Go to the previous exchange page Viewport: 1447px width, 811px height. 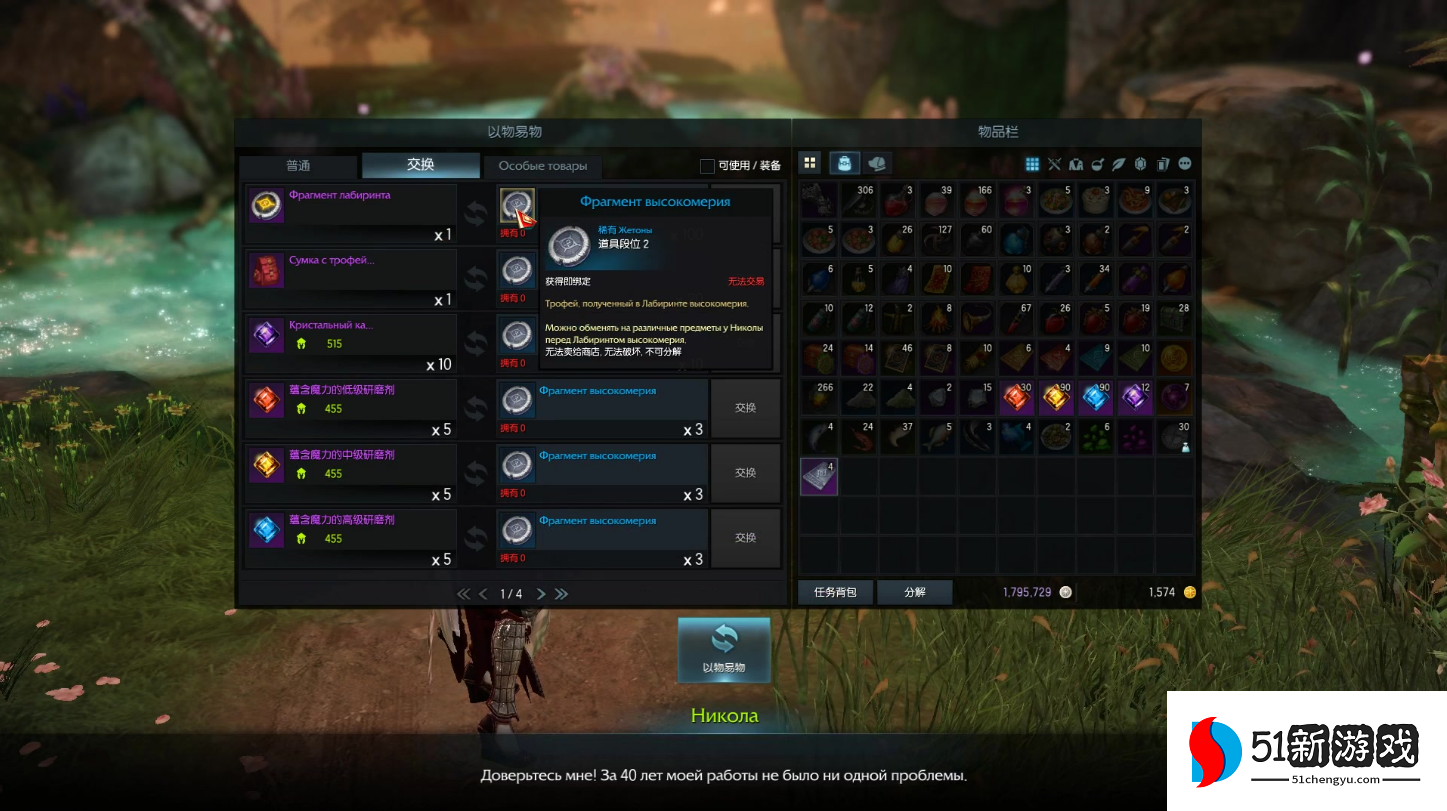click(x=483, y=594)
